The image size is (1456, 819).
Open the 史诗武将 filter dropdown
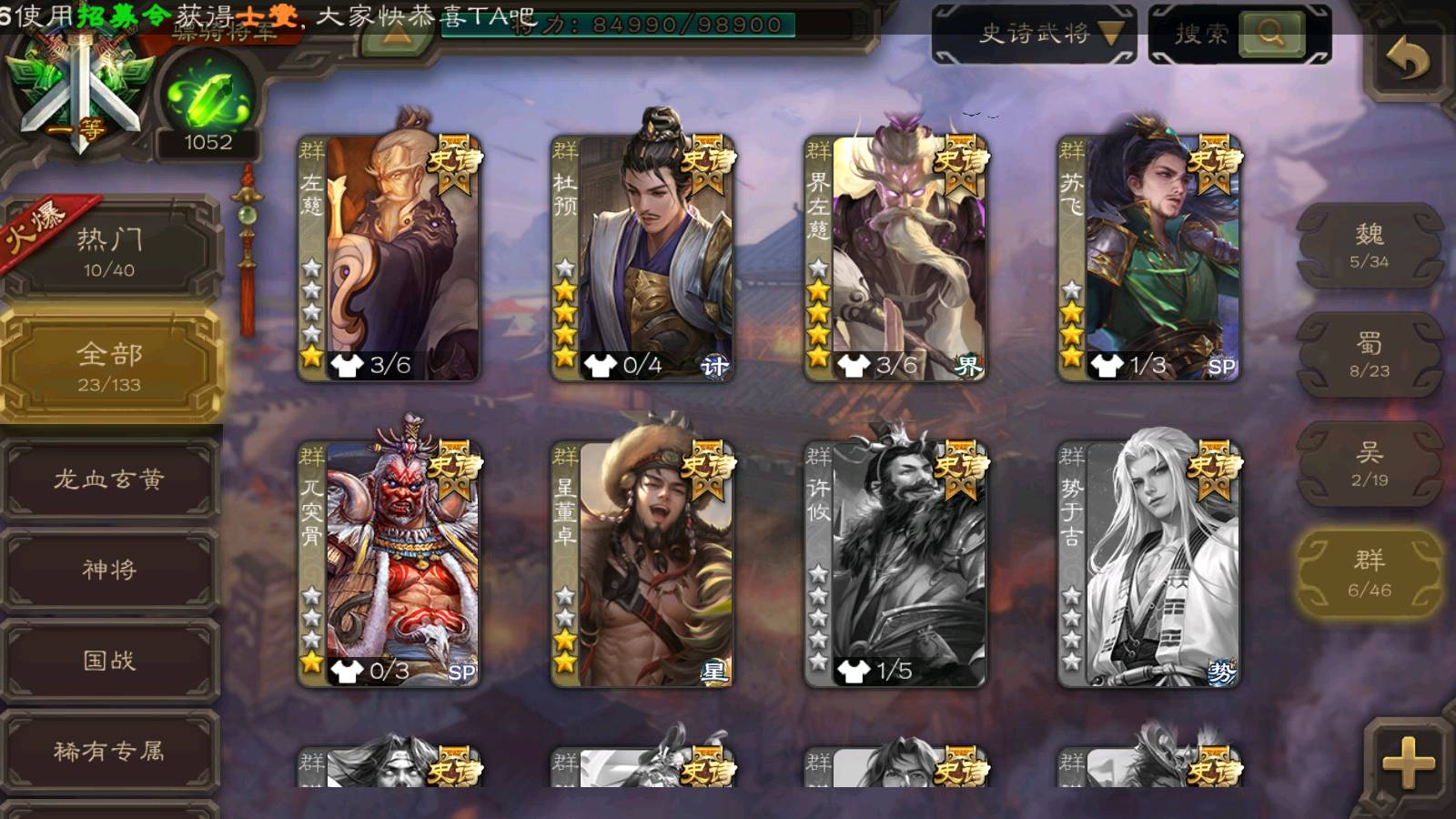[x=1035, y=35]
